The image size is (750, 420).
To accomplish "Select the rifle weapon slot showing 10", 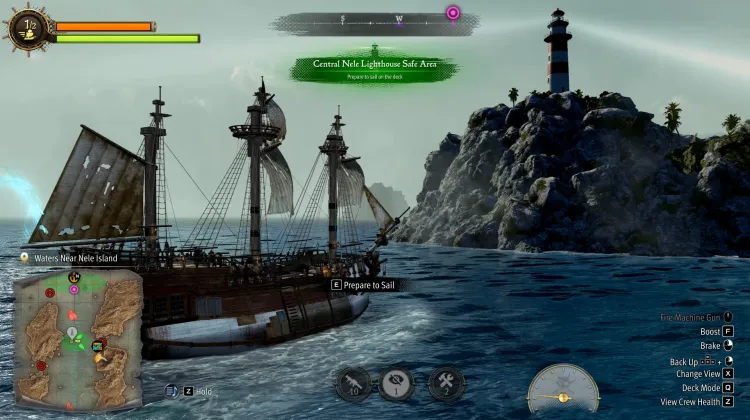I will click(353, 384).
